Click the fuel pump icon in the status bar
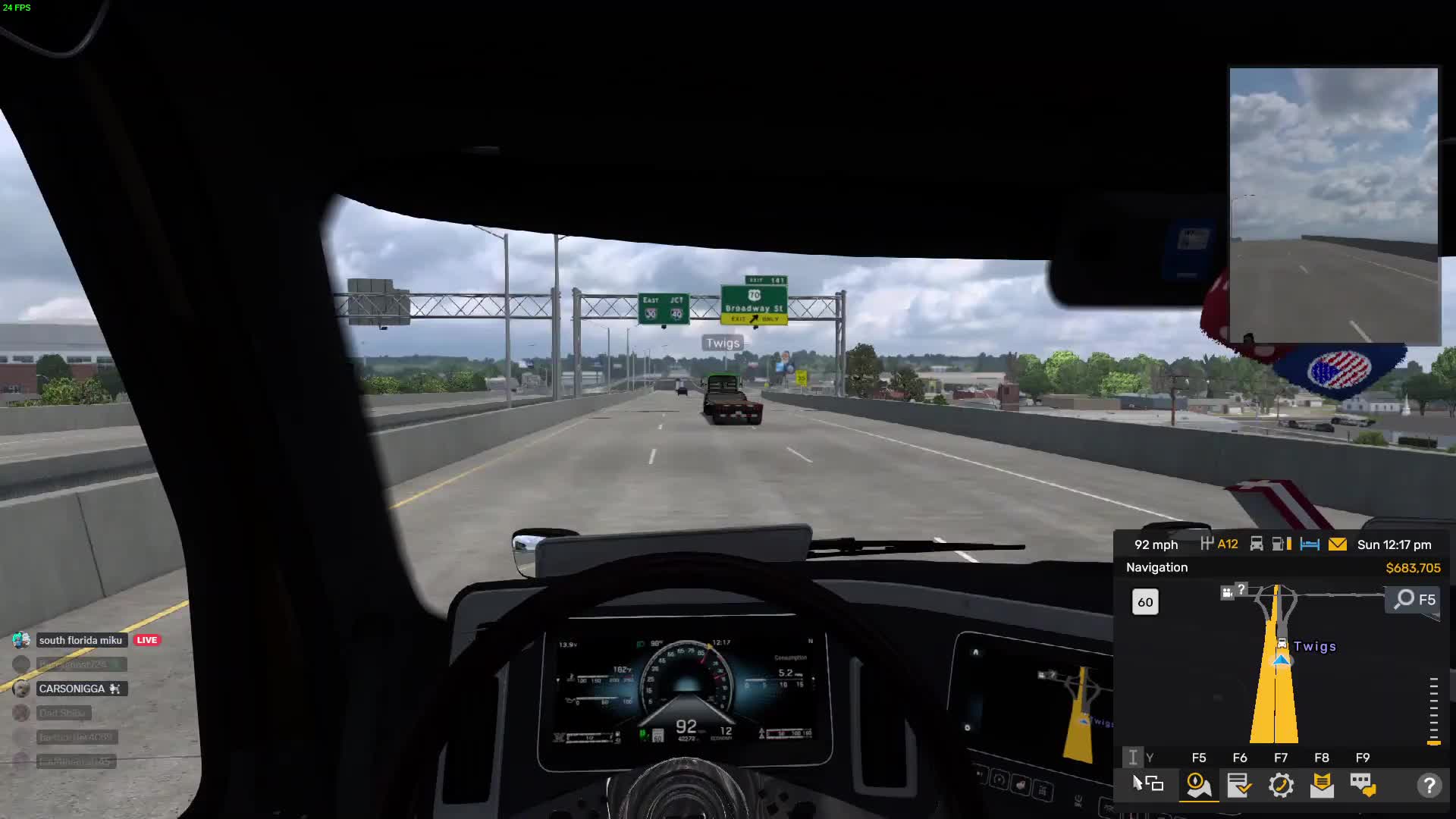The height and width of the screenshot is (819, 1456). tap(1279, 544)
